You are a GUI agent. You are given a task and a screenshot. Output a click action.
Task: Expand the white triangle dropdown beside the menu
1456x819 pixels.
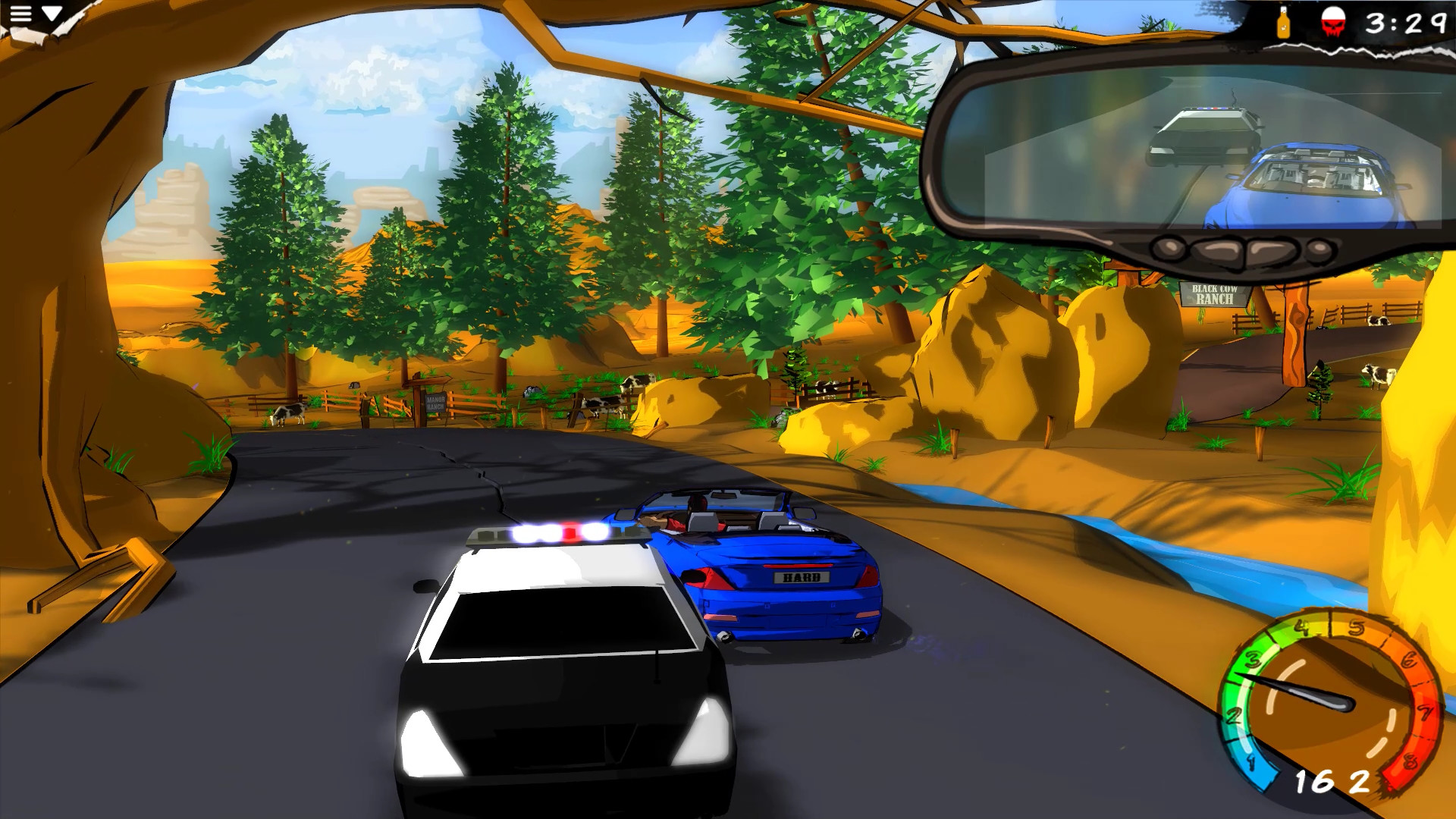(52, 12)
